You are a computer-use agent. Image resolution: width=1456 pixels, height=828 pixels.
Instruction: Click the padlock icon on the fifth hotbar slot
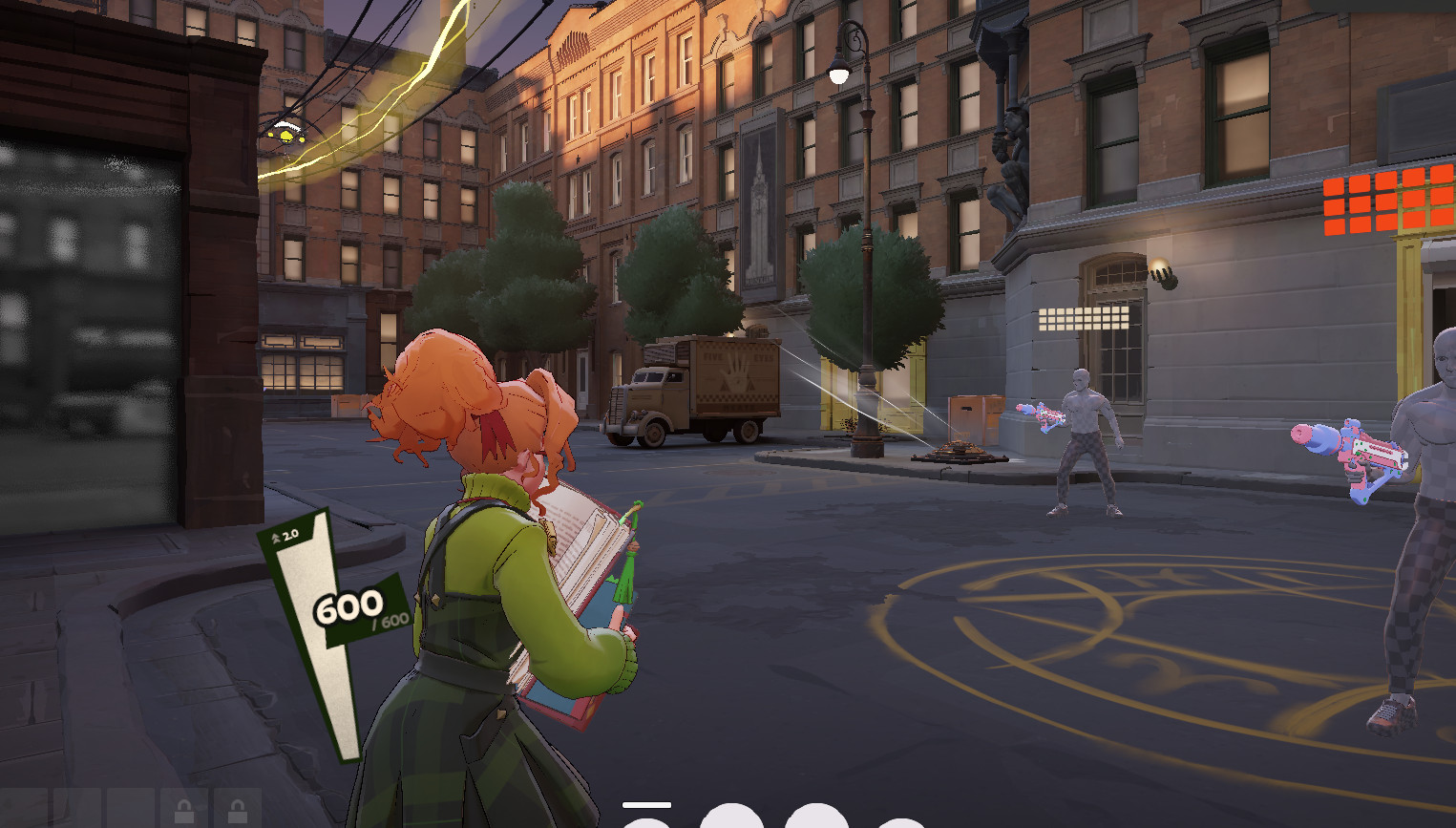[x=237, y=810]
